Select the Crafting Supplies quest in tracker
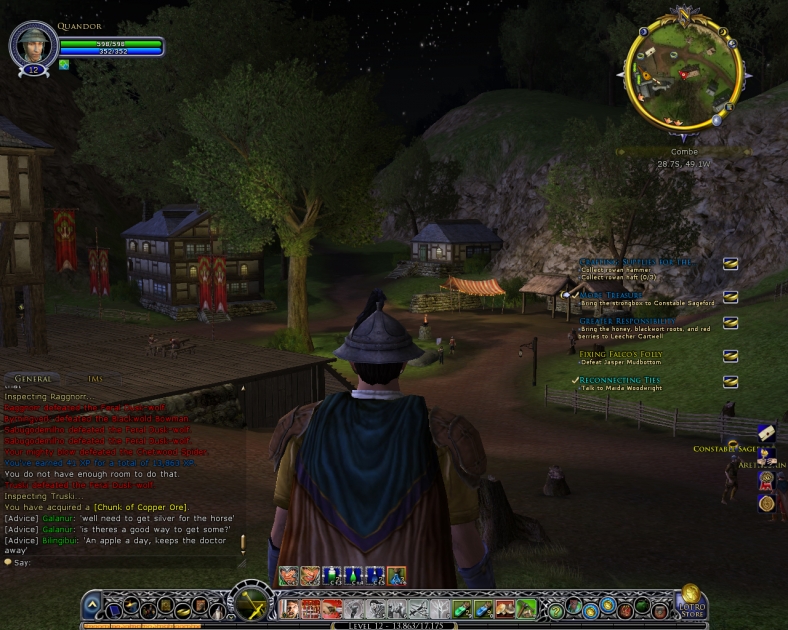Viewport: 788px width, 630px height. [x=635, y=262]
